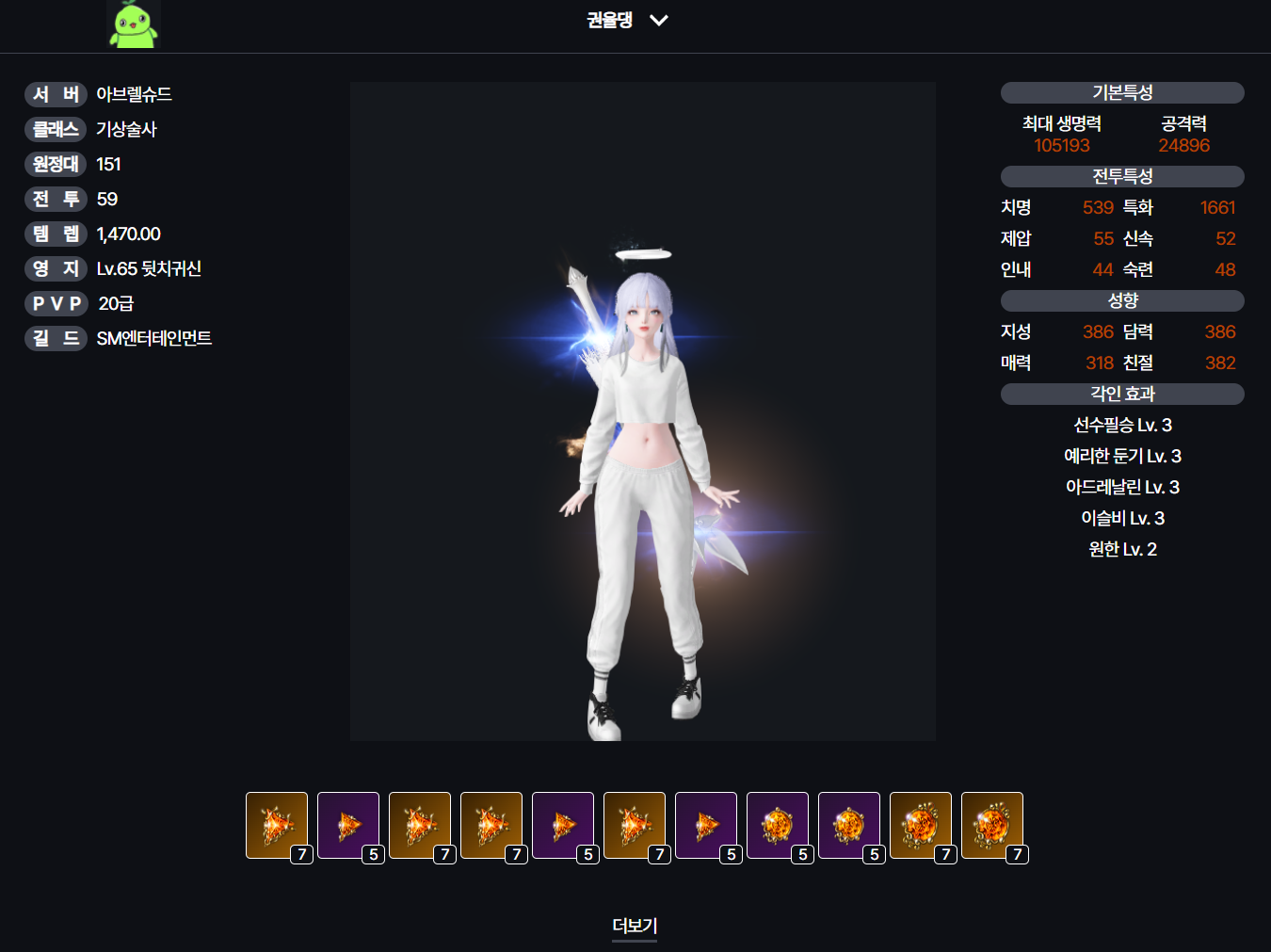Select the 선수필승 Lv. 3 engraving

point(1122,426)
